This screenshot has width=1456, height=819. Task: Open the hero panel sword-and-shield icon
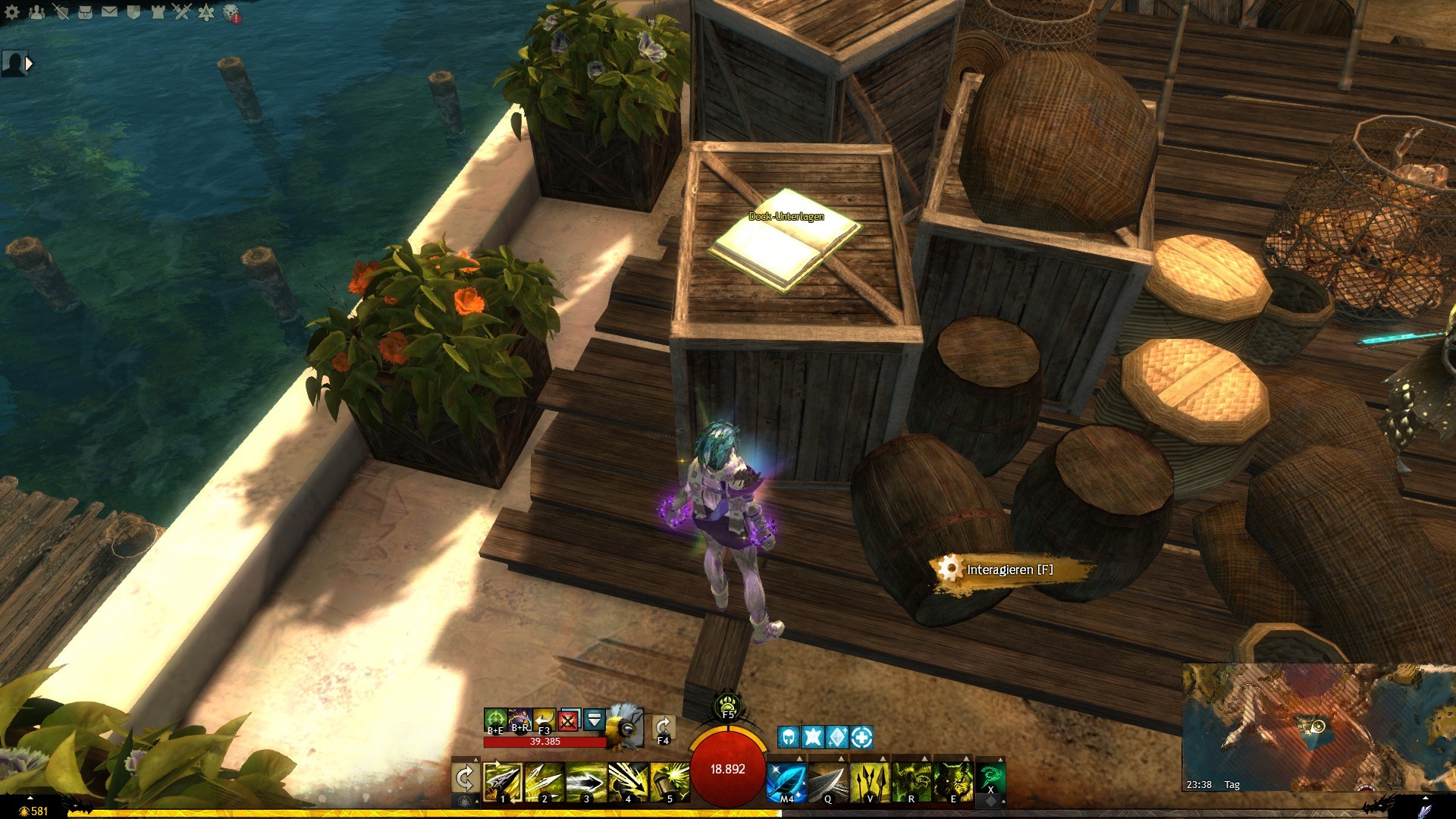tap(61, 12)
